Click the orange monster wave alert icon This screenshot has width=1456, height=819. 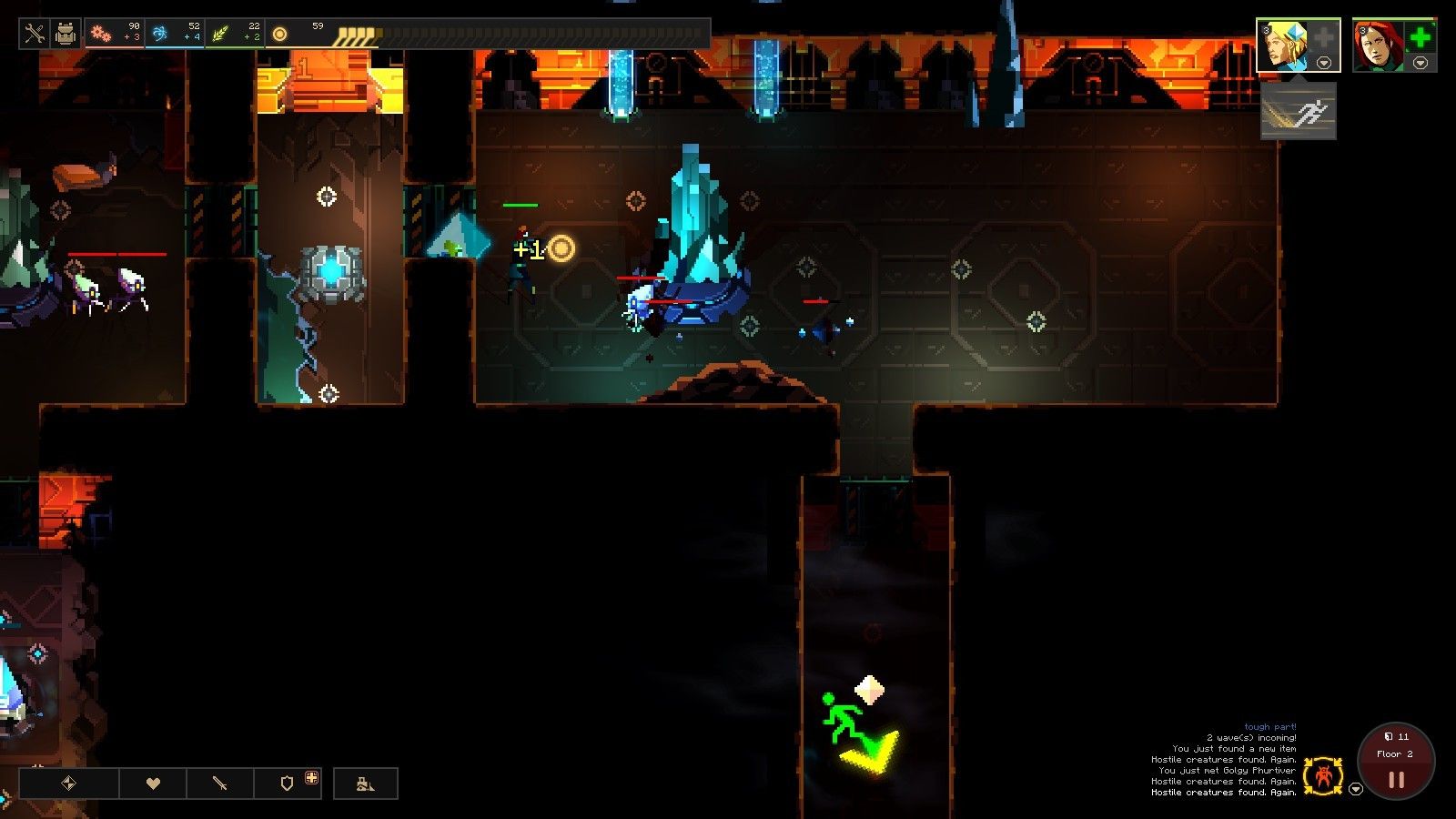coord(1322,776)
